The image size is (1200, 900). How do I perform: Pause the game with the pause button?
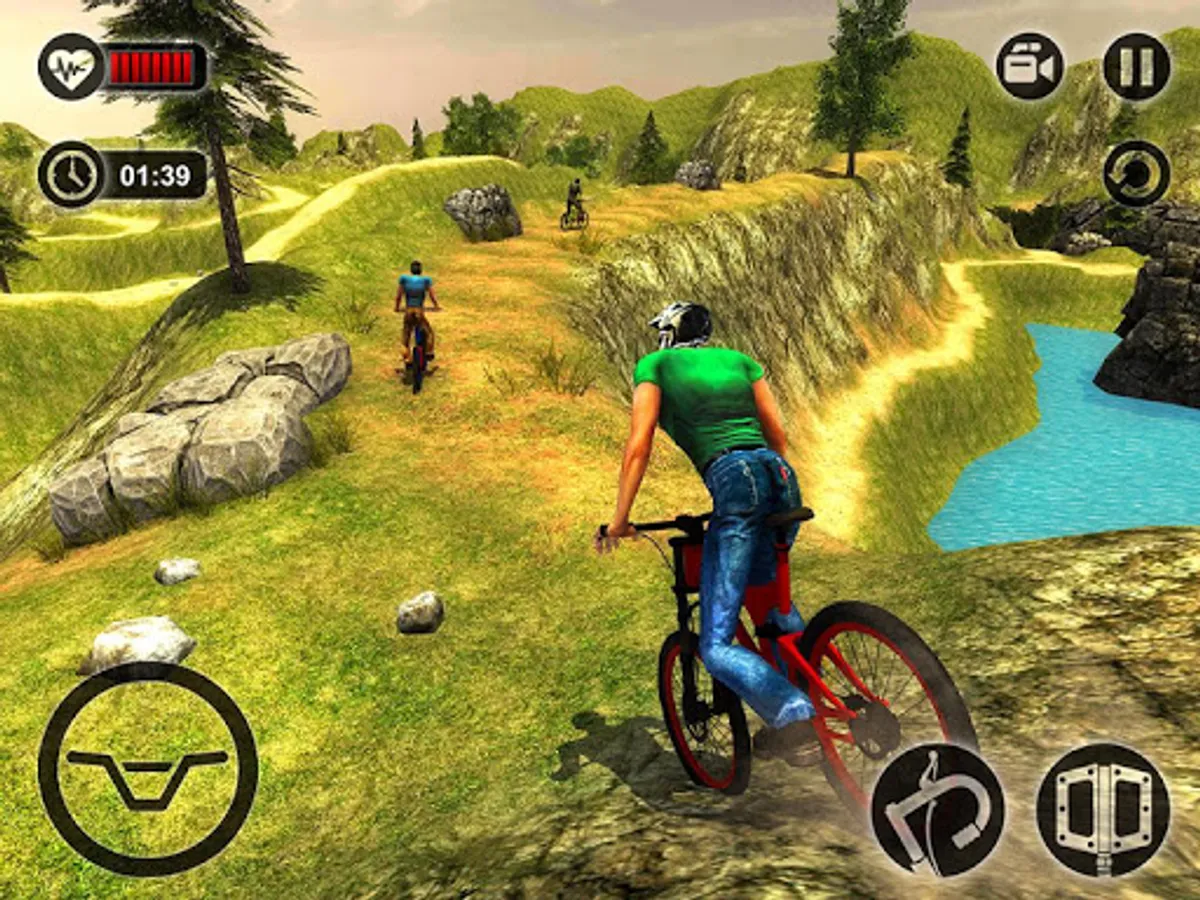pos(1136,67)
